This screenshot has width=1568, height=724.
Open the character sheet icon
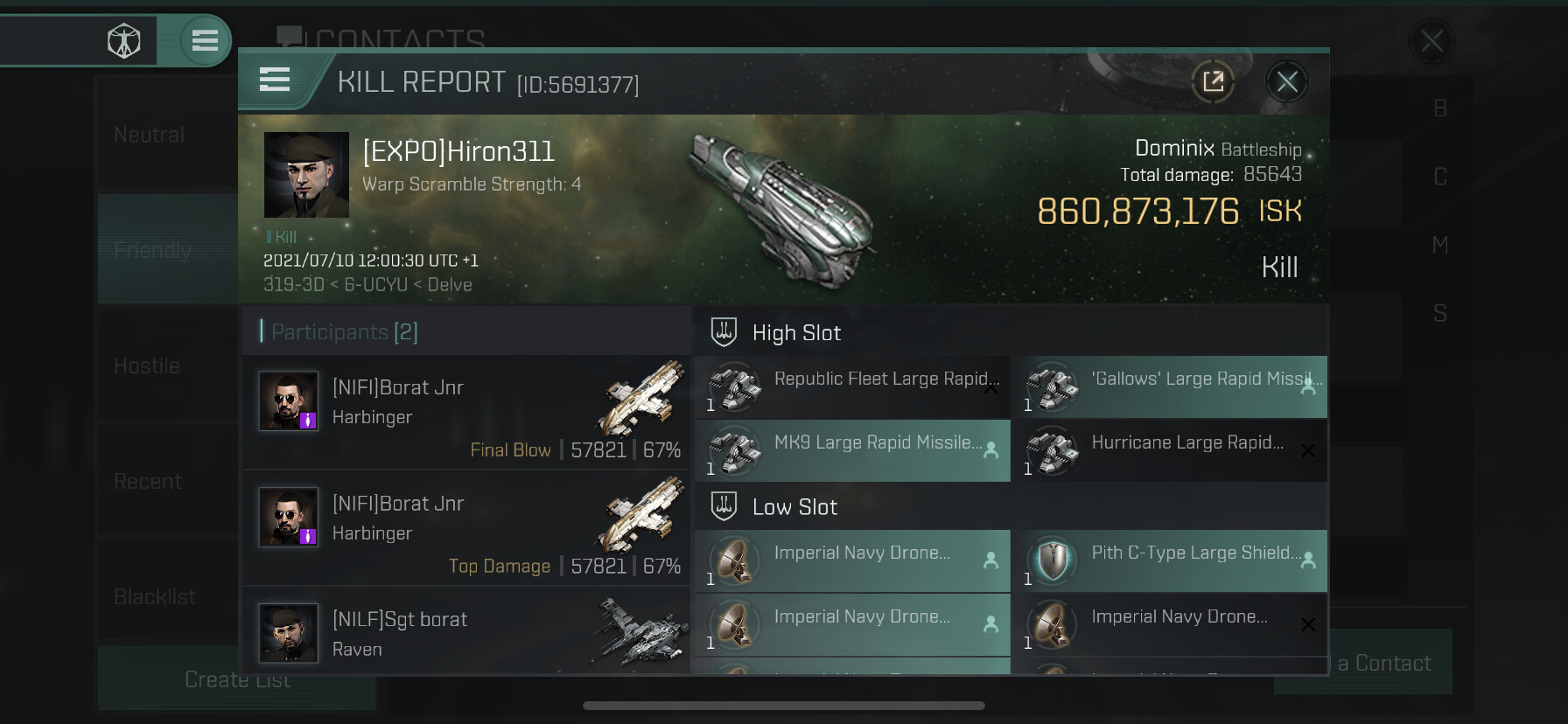pyautogui.click(x=123, y=40)
